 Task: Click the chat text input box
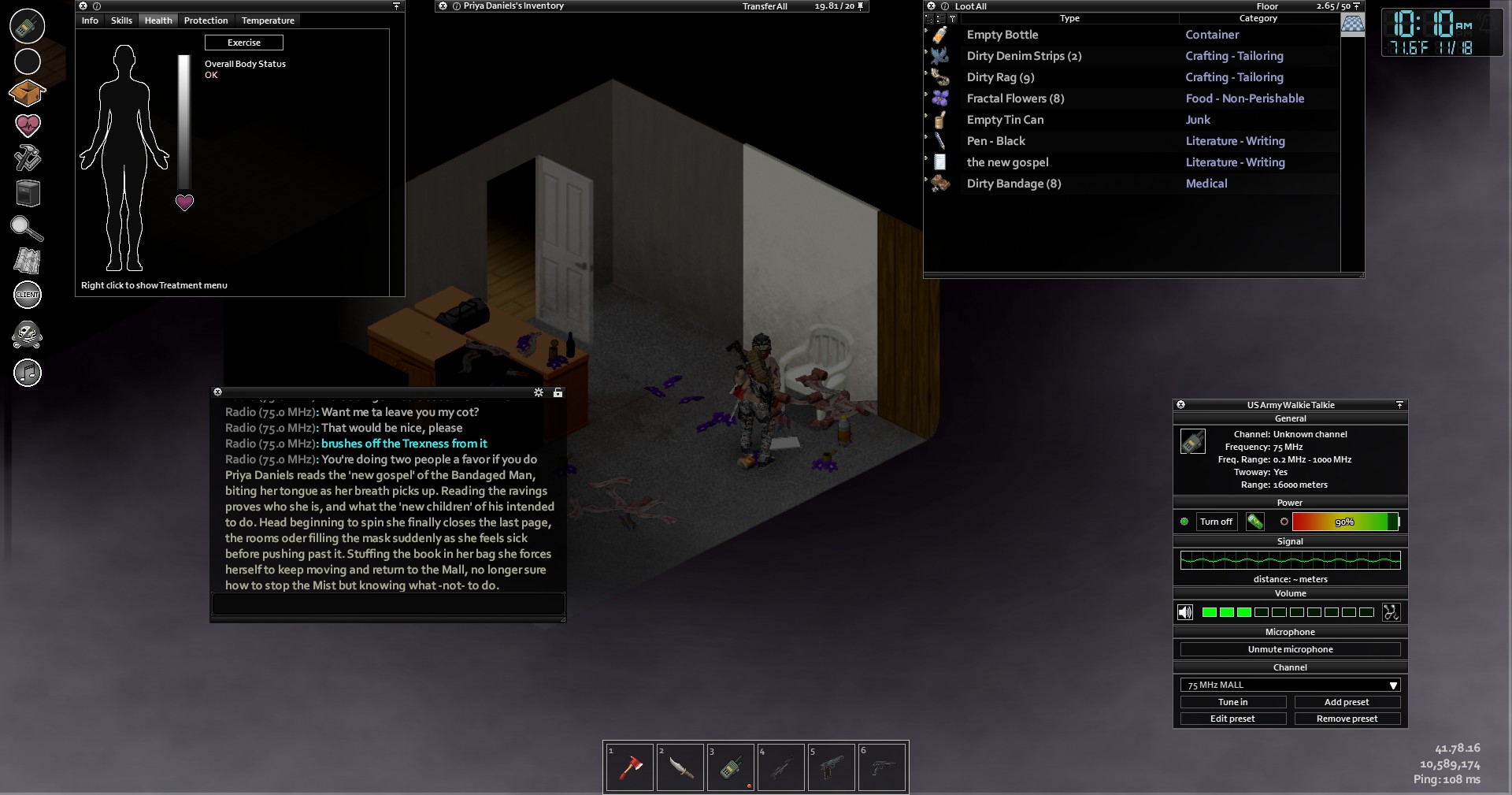click(387, 604)
